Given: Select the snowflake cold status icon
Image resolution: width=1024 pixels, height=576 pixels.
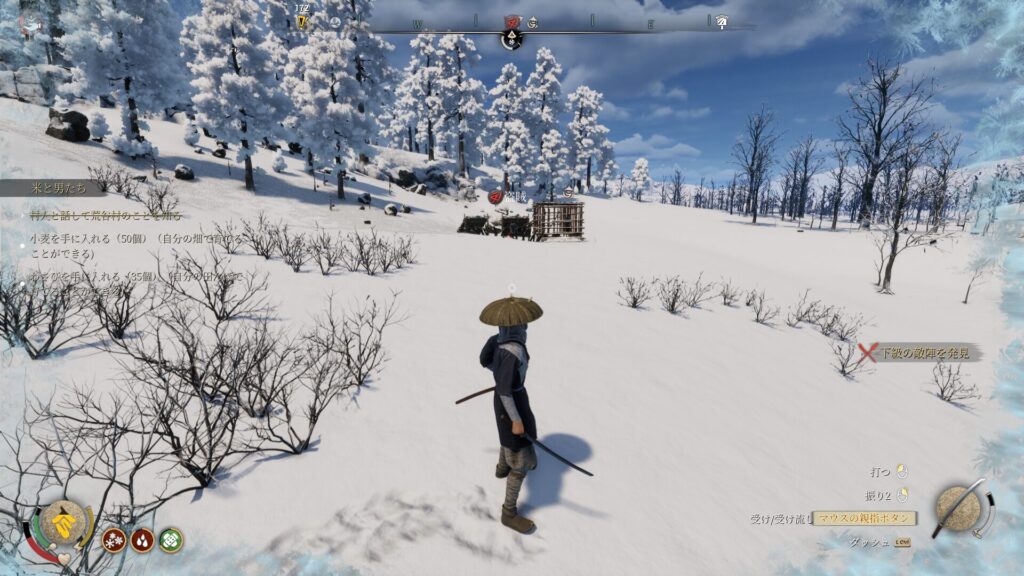Looking at the screenshot, I should [x=114, y=540].
